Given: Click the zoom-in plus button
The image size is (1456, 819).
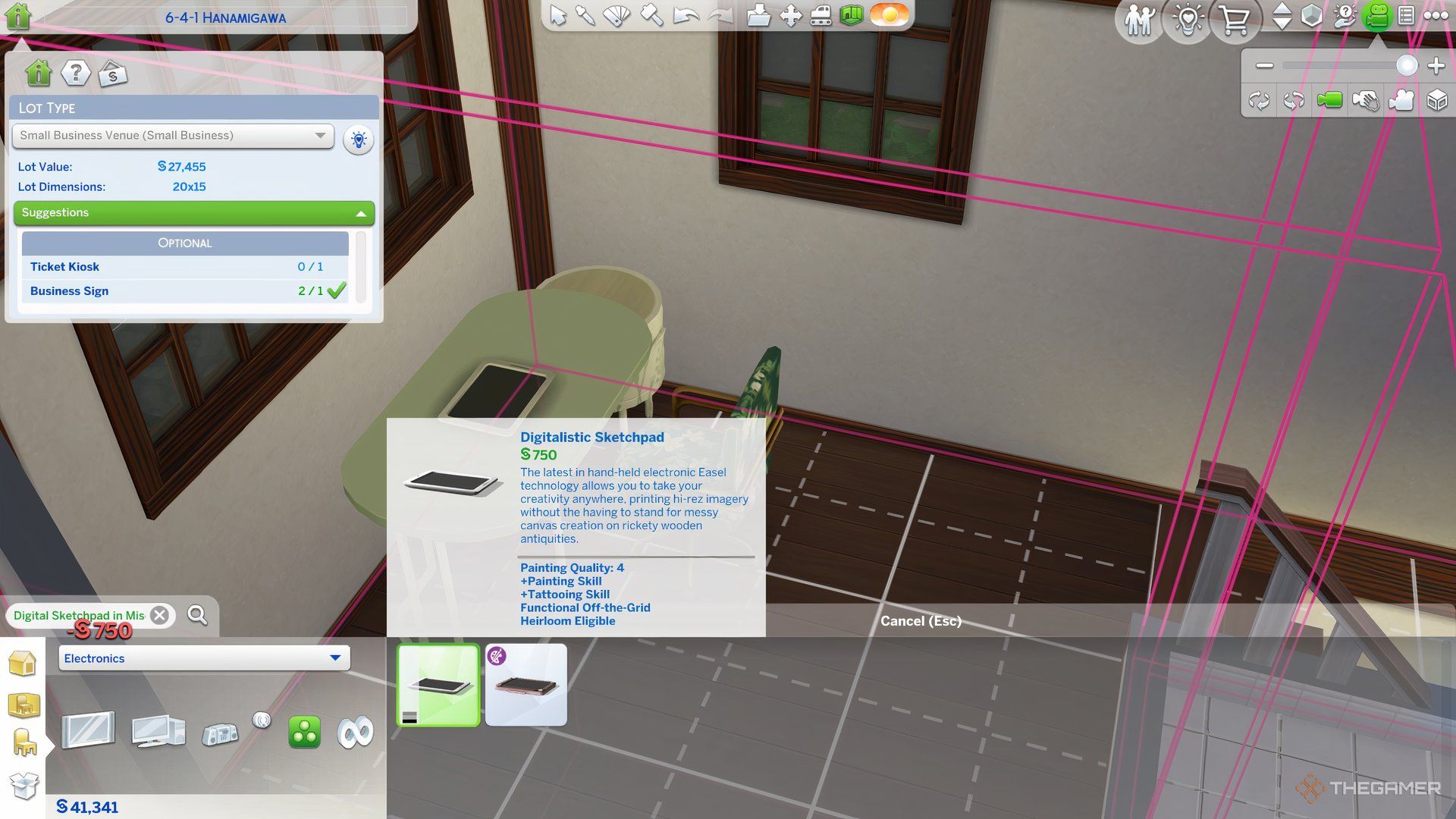Looking at the screenshot, I should (1436, 66).
